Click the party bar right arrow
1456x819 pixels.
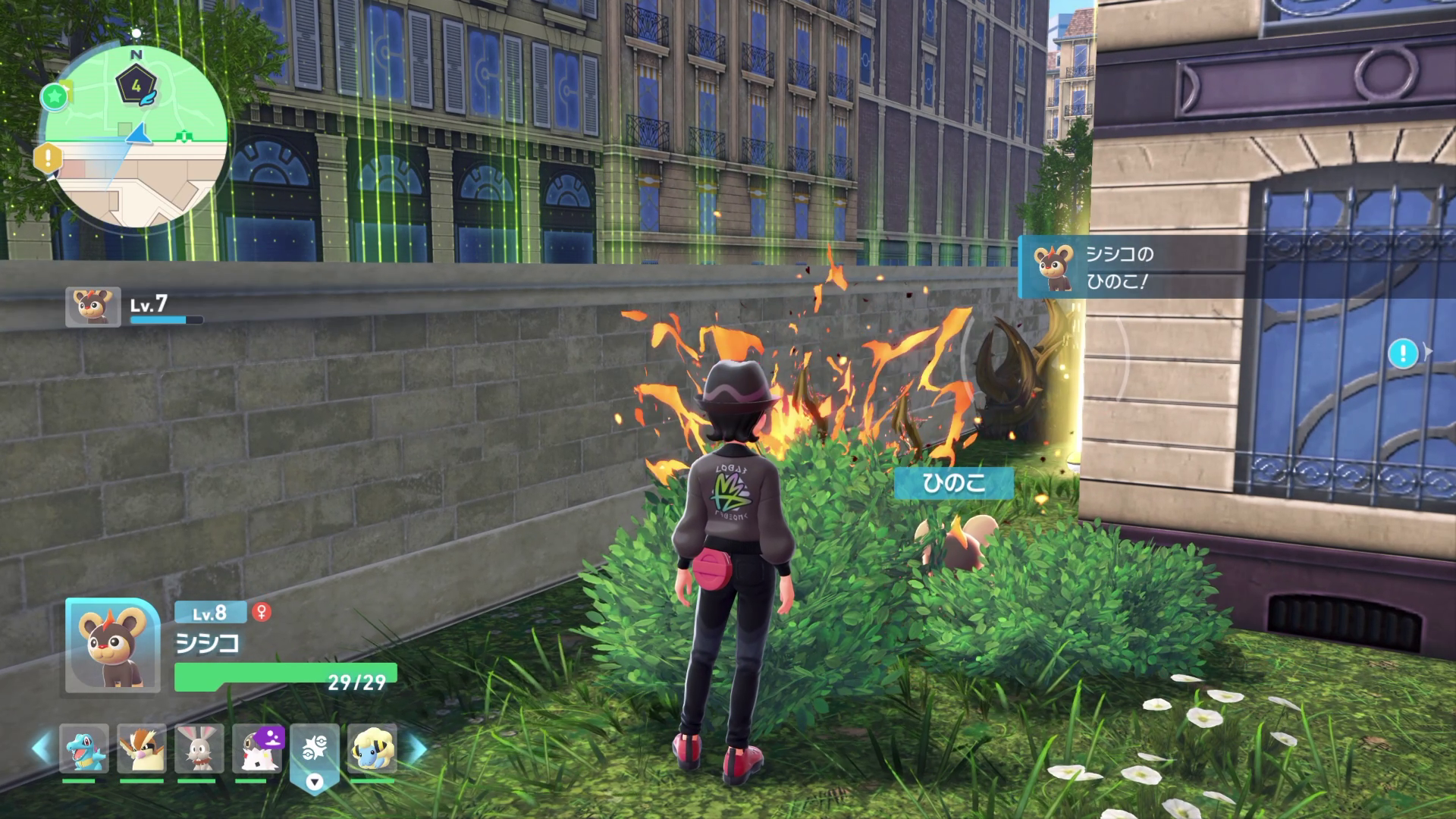tap(417, 748)
